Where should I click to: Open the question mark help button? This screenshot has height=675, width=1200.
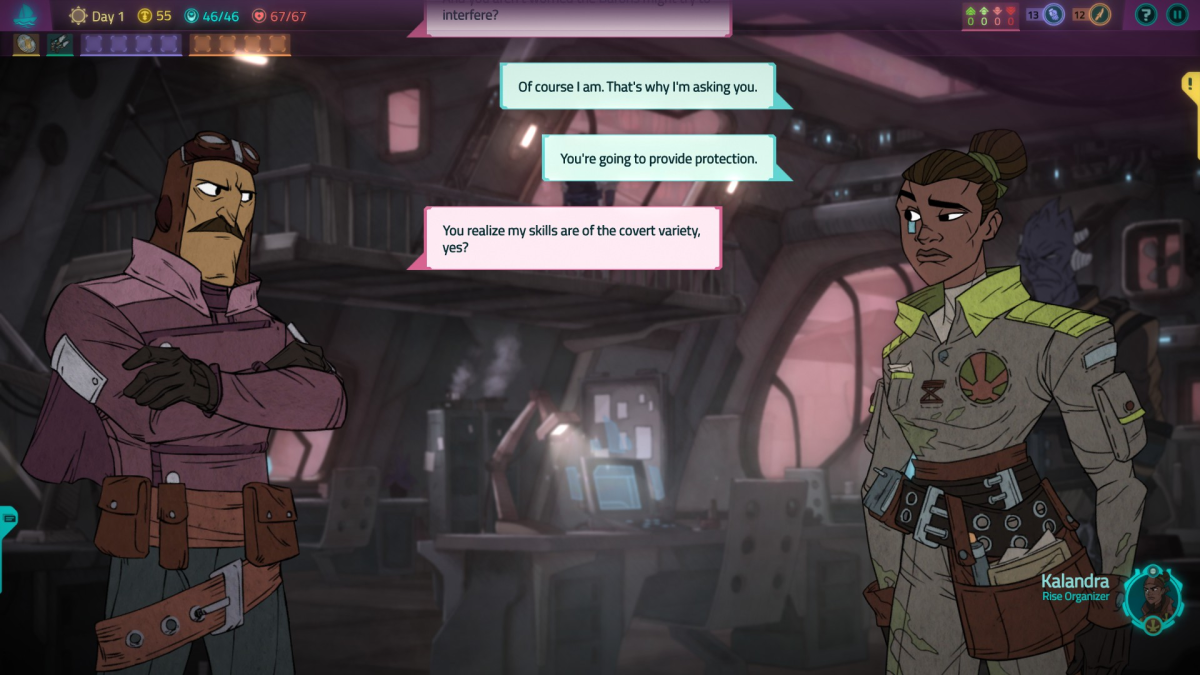click(x=1147, y=15)
